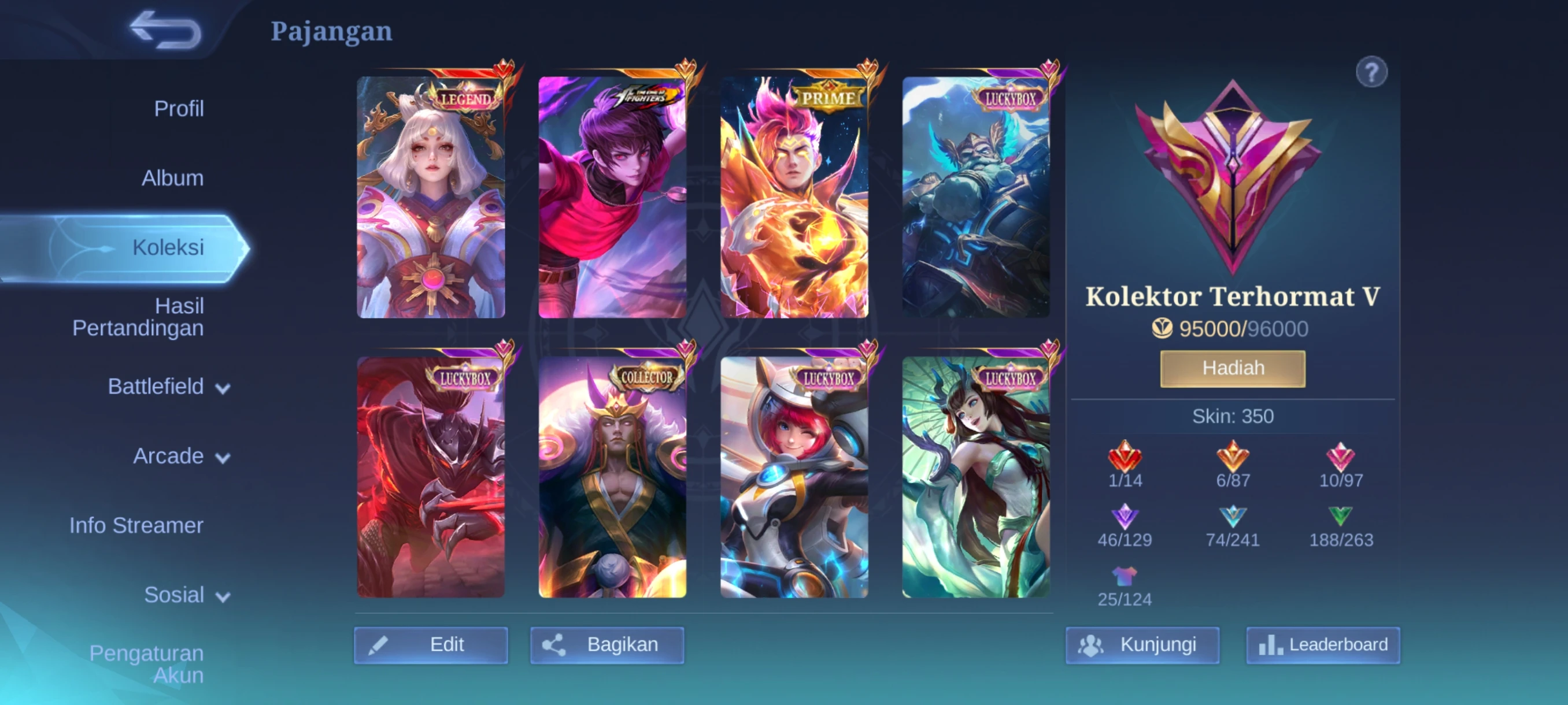1568x705 pixels.
Task: Switch to the Profil tab
Action: [180, 109]
